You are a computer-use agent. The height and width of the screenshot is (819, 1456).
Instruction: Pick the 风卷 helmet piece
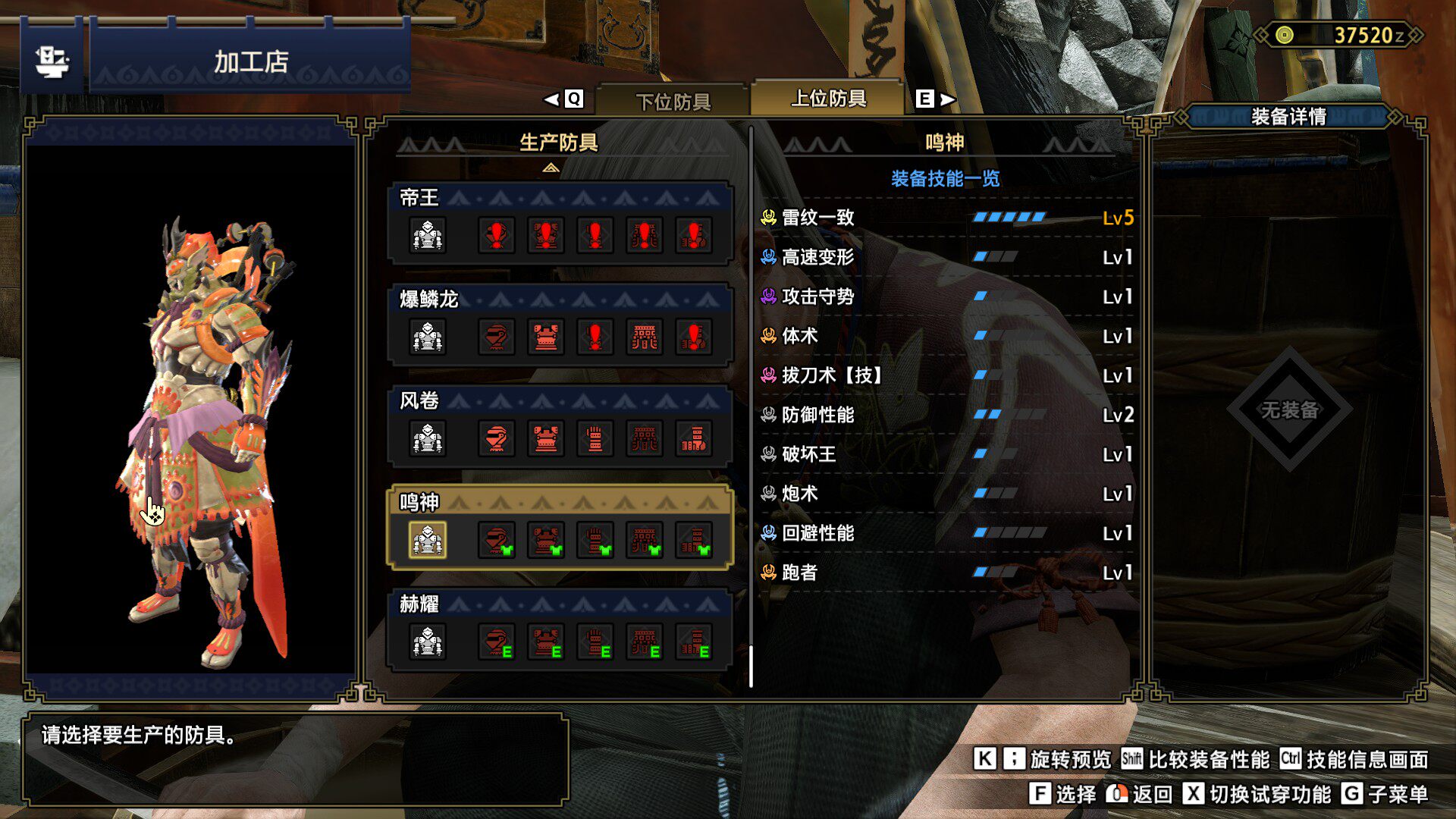click(497, 438)
